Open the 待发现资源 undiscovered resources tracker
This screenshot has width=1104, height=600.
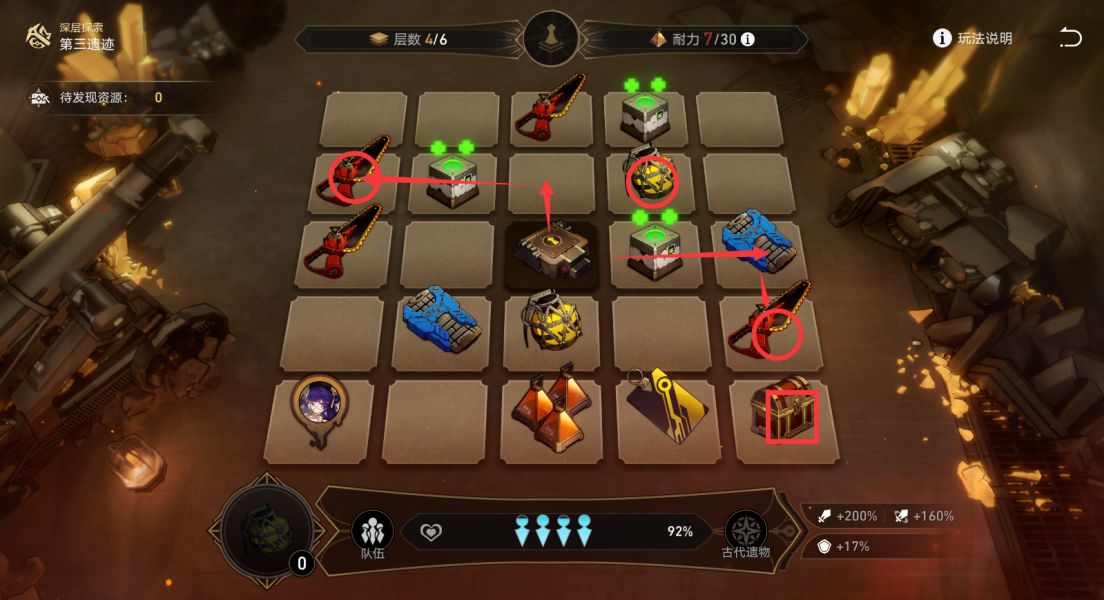pyautogui.click(x=97, y=98)
